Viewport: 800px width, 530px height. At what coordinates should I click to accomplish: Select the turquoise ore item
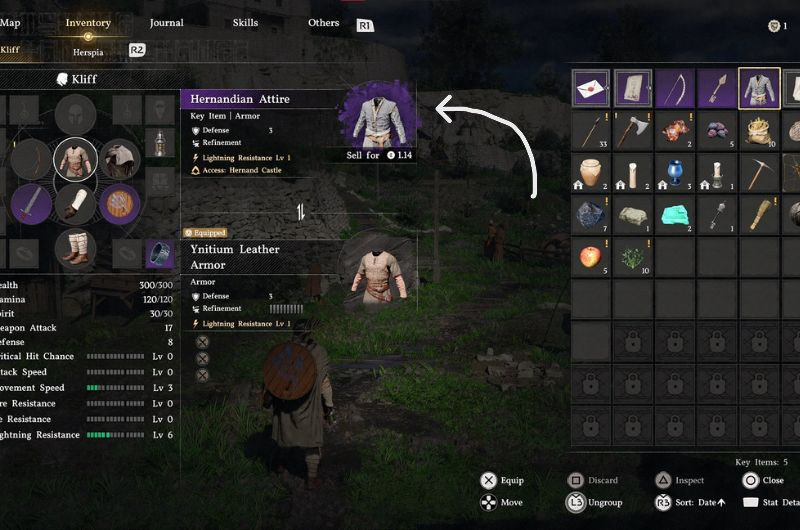tap(675, 214)
